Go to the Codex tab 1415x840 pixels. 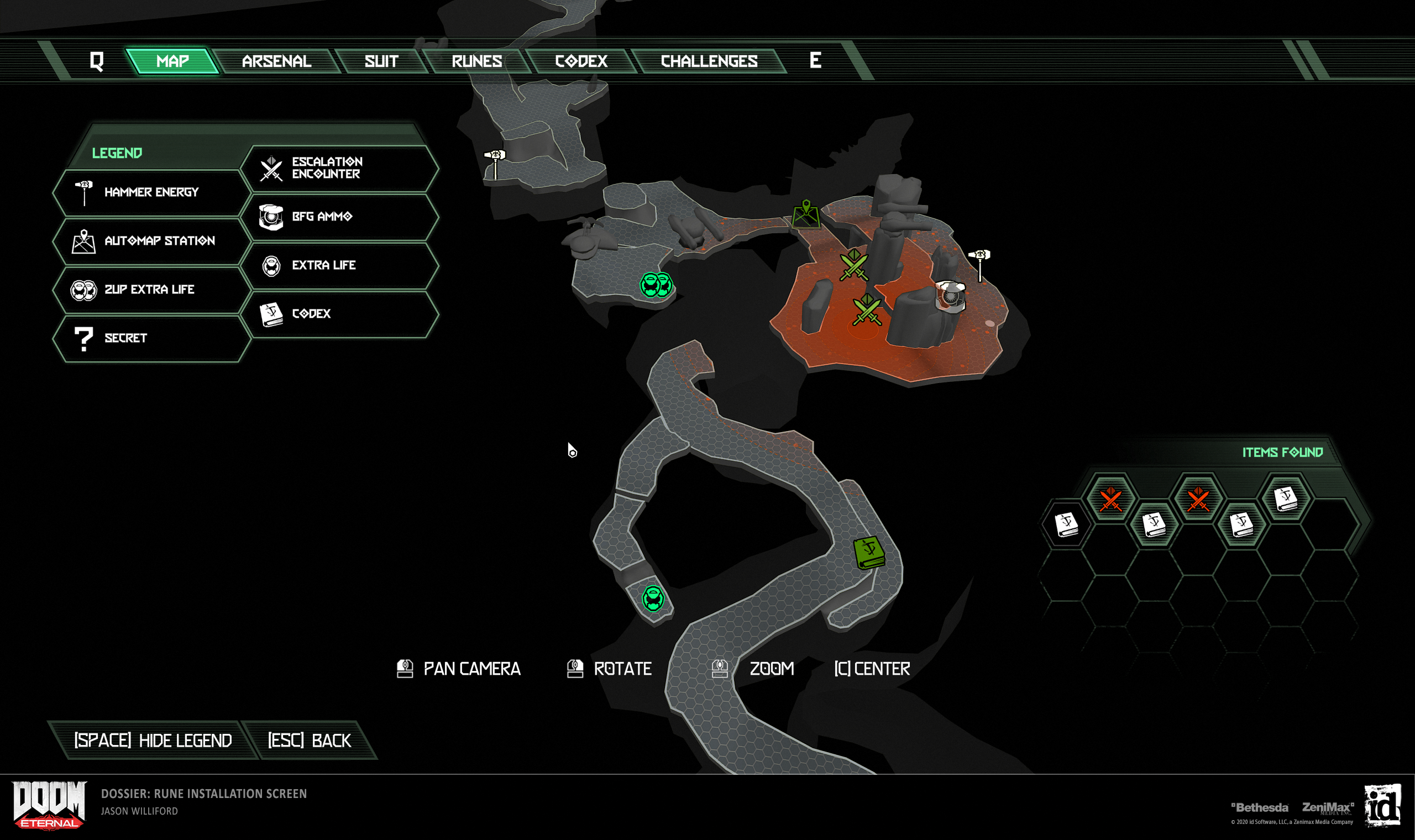point(581,61)
